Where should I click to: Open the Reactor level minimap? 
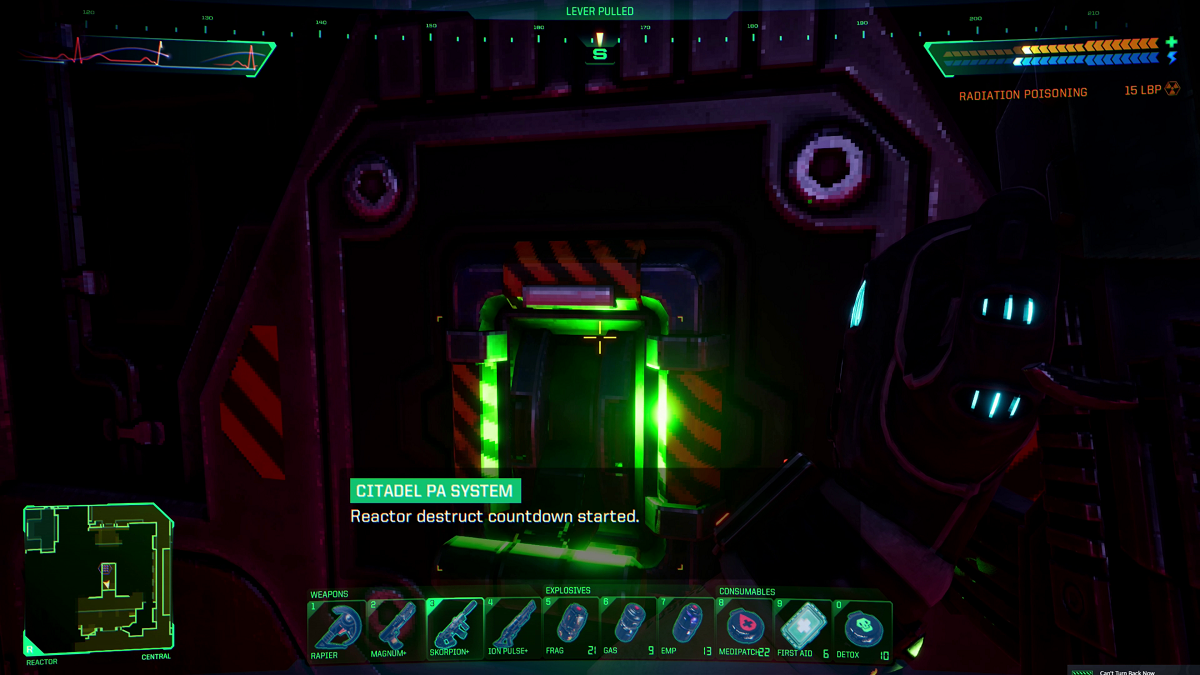[99, 578]
